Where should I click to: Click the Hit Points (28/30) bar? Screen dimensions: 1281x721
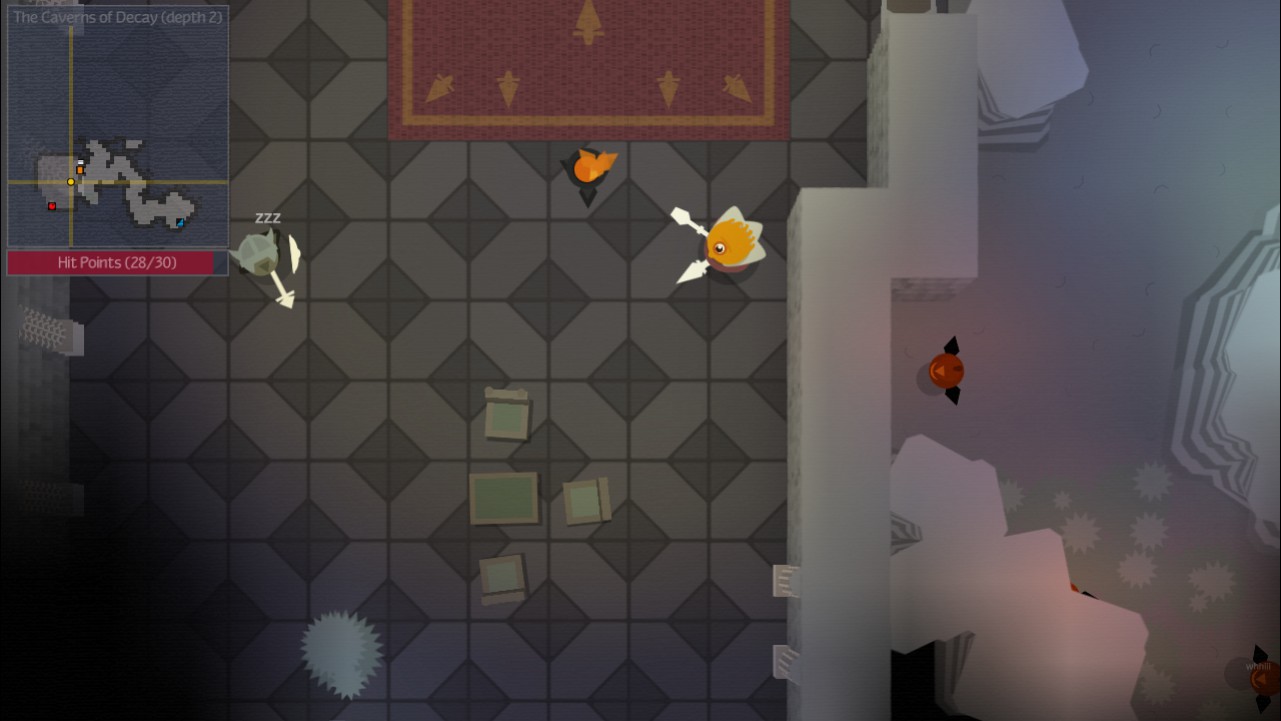click(x=116, y=262)
